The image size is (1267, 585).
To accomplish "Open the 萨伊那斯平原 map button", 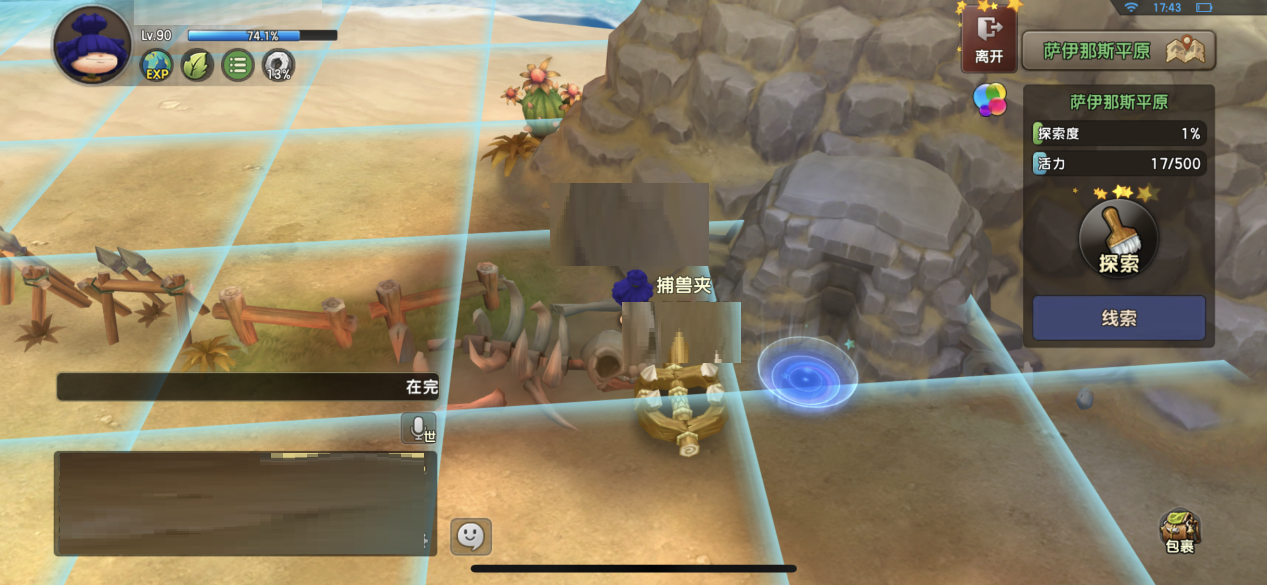I will [1118, 51].
